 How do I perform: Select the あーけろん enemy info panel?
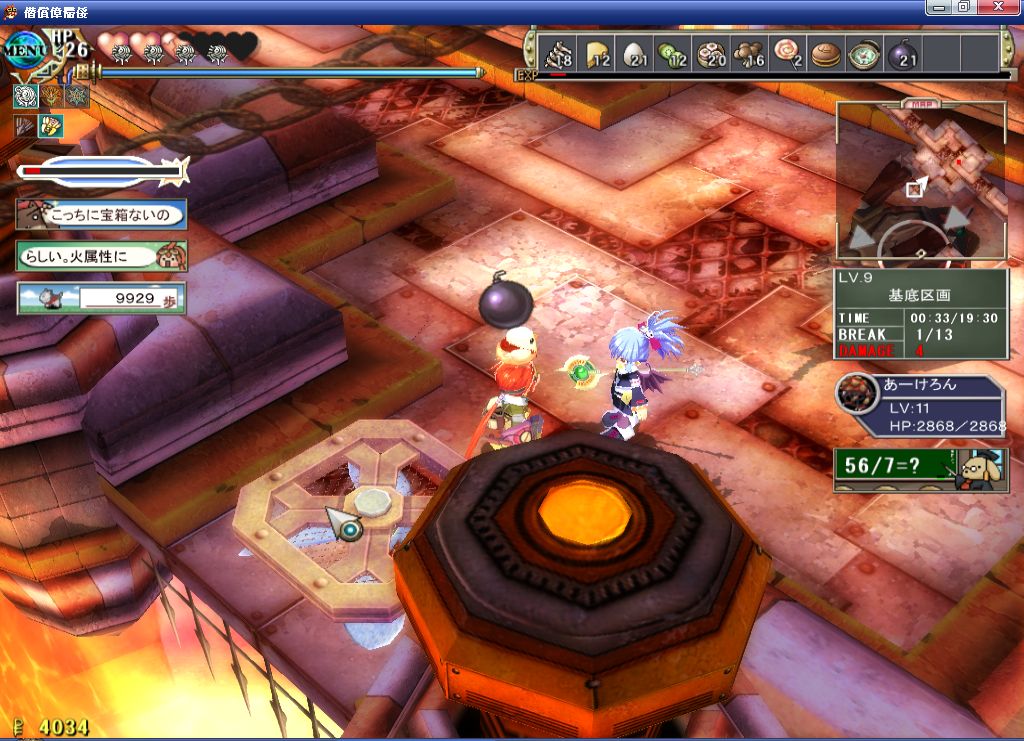[920, 407]
